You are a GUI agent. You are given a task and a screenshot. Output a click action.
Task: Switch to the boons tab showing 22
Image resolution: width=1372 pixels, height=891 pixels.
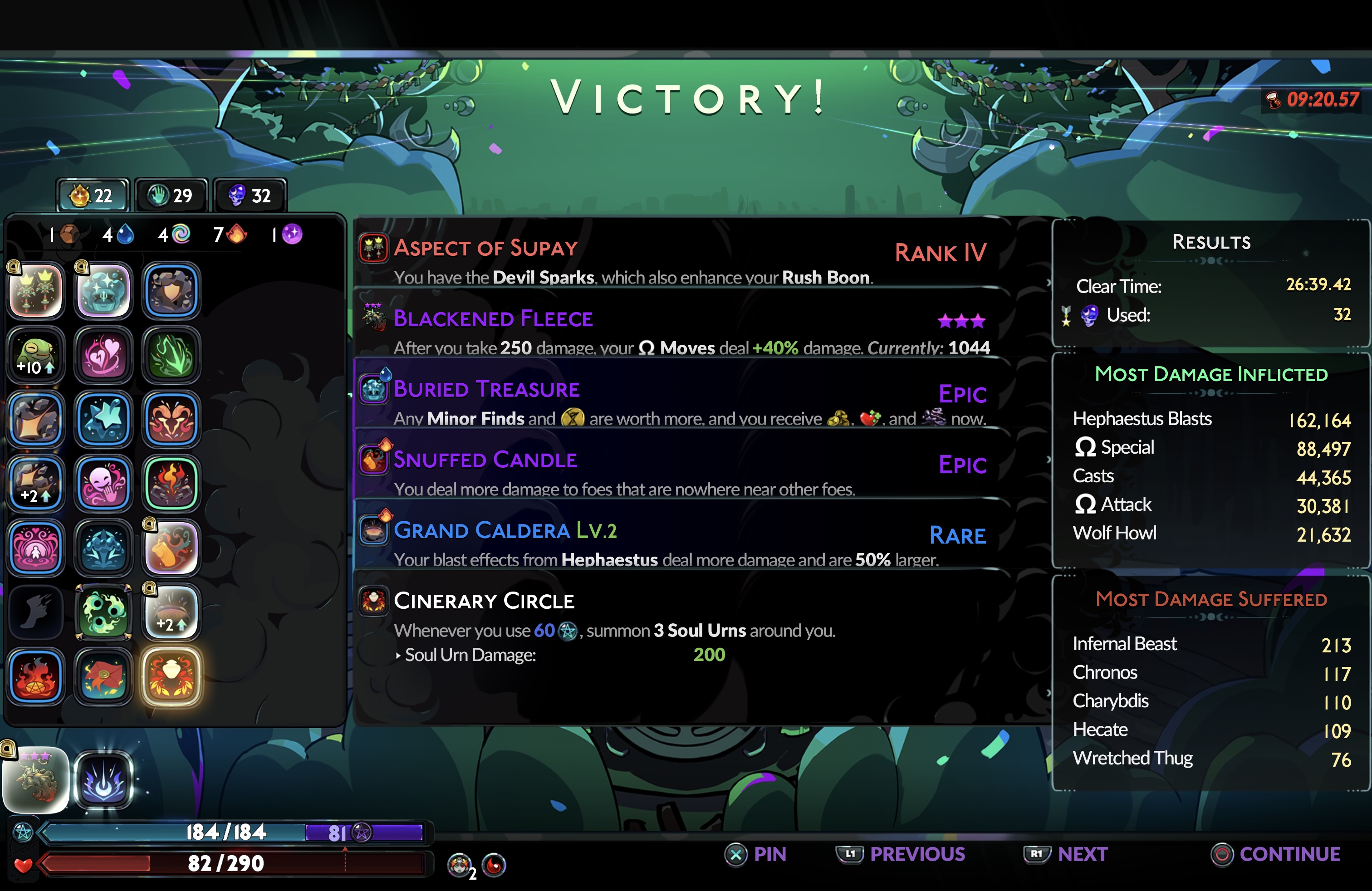(92, 196)
